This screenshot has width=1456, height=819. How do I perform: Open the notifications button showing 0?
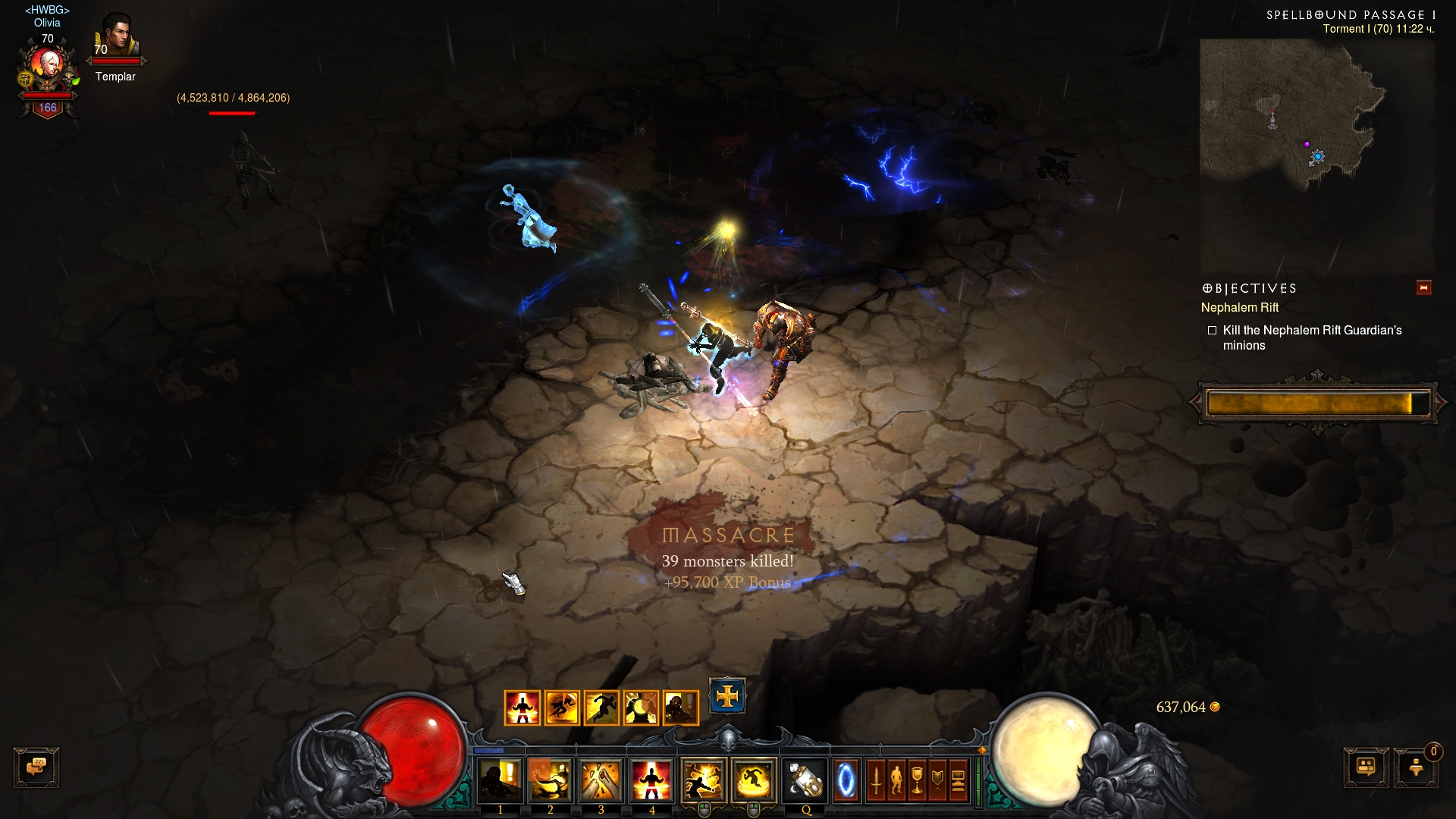1416,767
